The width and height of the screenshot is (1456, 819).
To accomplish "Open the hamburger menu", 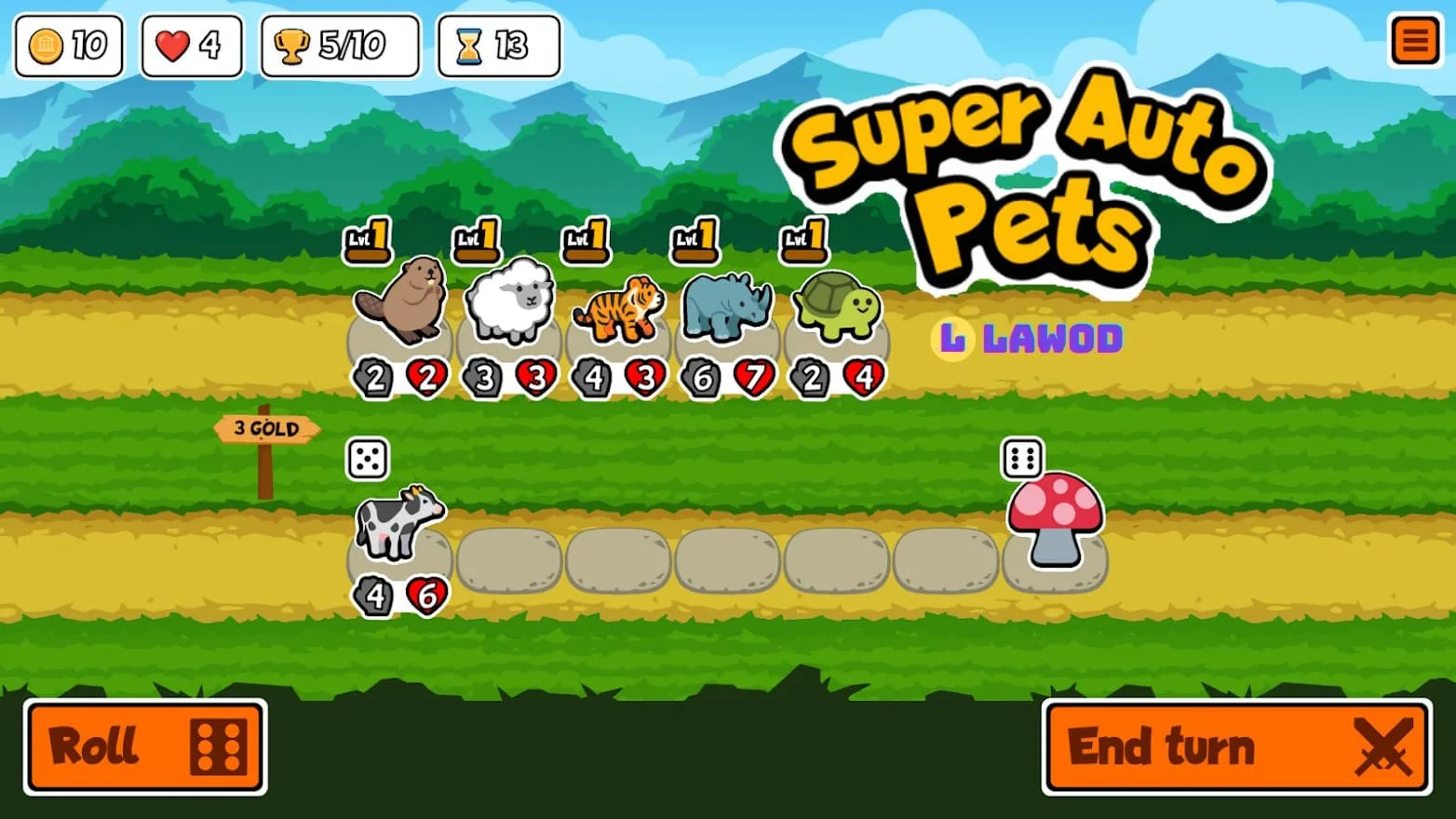I will click(x=1415, y=41).
